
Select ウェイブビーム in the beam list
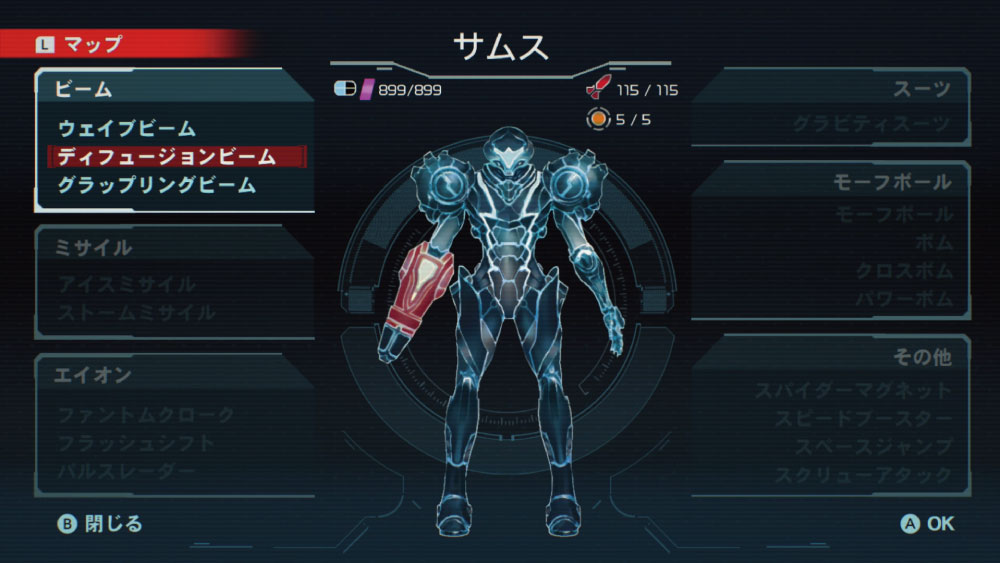[x=127, y=129]
